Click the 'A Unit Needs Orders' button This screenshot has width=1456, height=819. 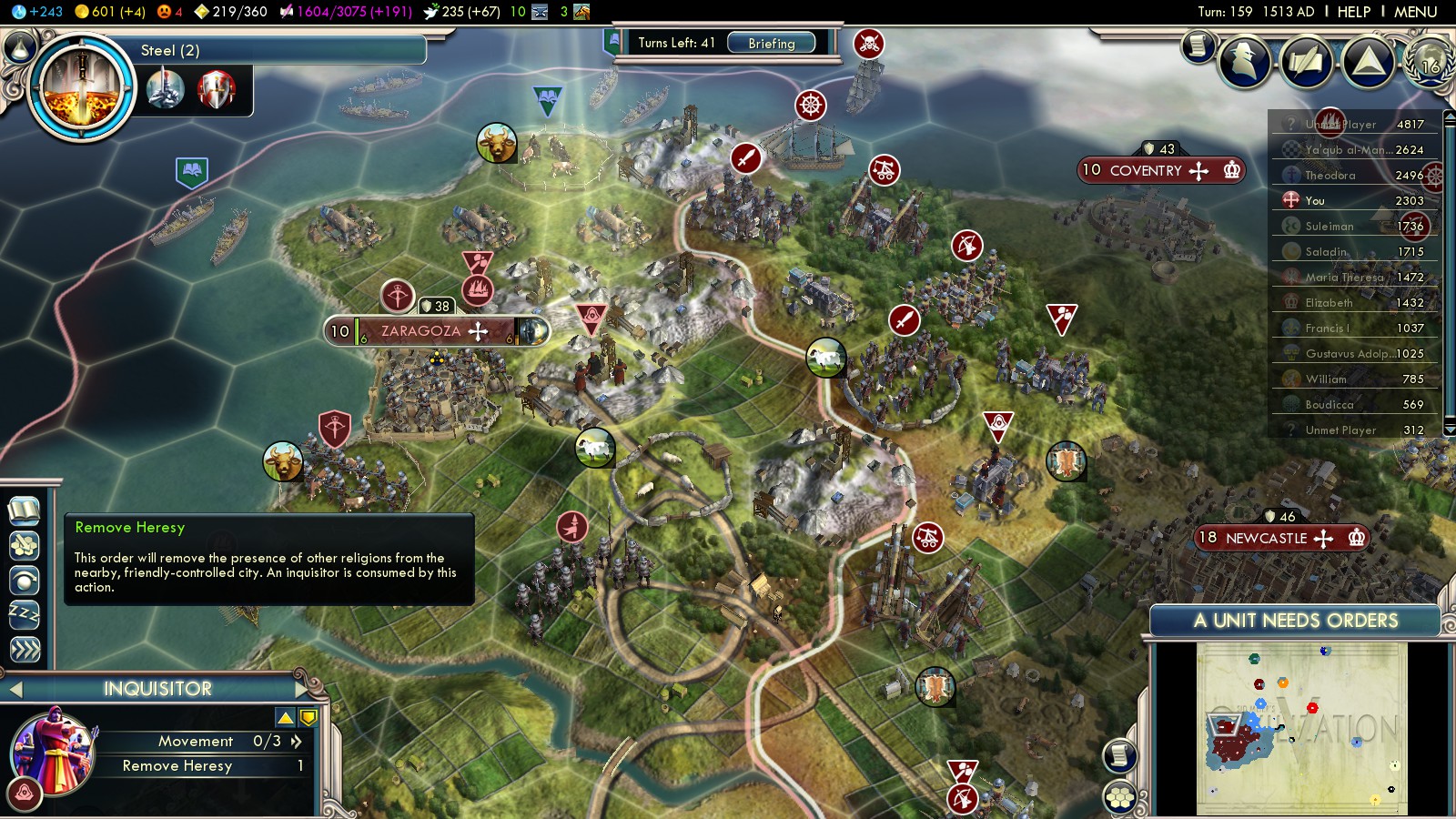click(x=1295, y=621)
